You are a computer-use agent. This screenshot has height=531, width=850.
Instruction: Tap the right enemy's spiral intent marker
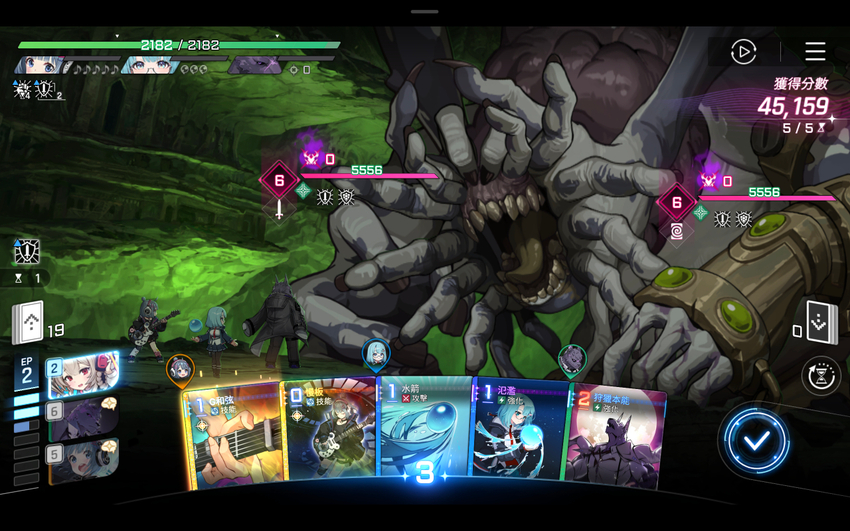pos(677,231)
